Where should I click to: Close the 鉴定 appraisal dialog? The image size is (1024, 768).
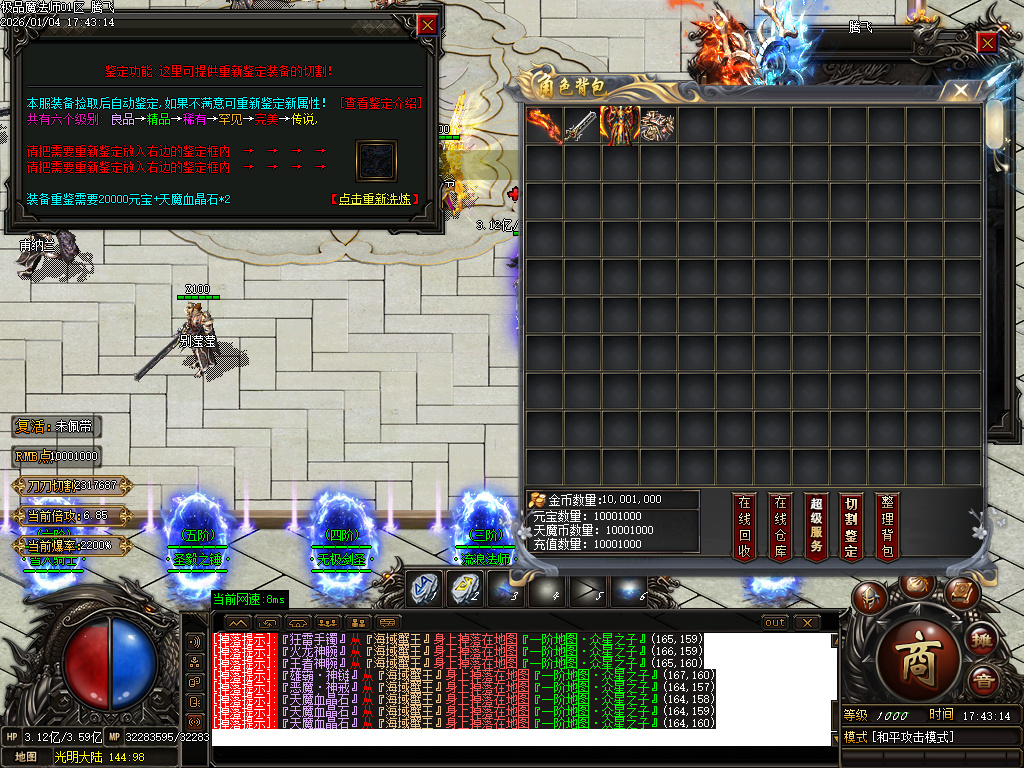point(427,25)
